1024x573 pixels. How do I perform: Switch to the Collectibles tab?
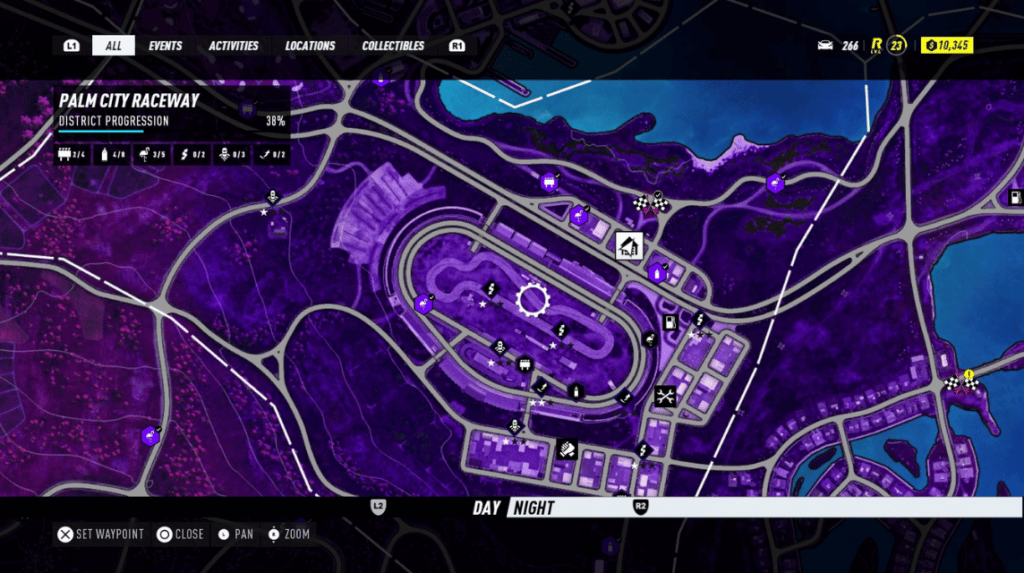click(x=393, y=46)
